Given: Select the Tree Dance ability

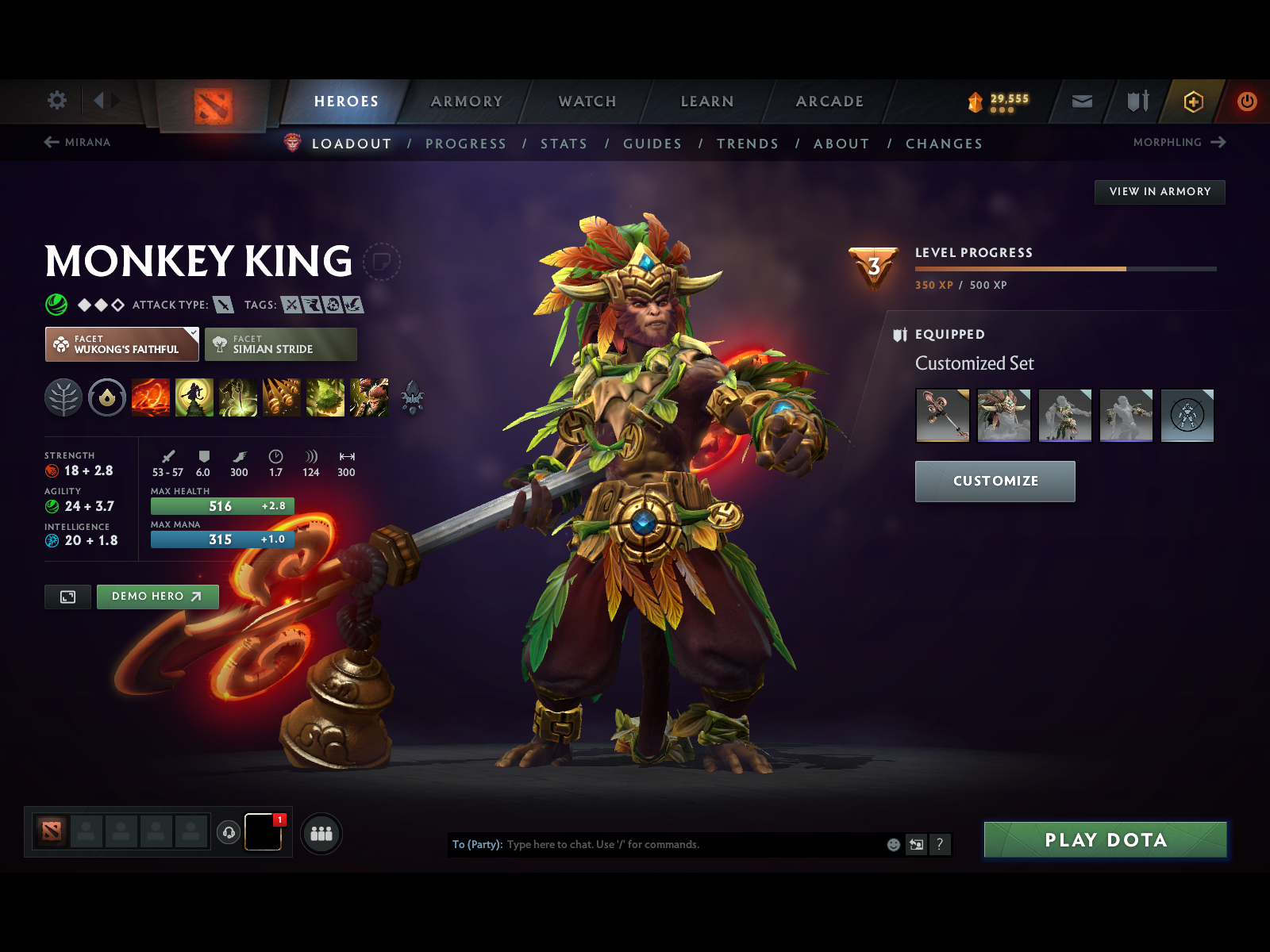Looking at the screenshot, I should pyautogui.click(x=196, y=398).
